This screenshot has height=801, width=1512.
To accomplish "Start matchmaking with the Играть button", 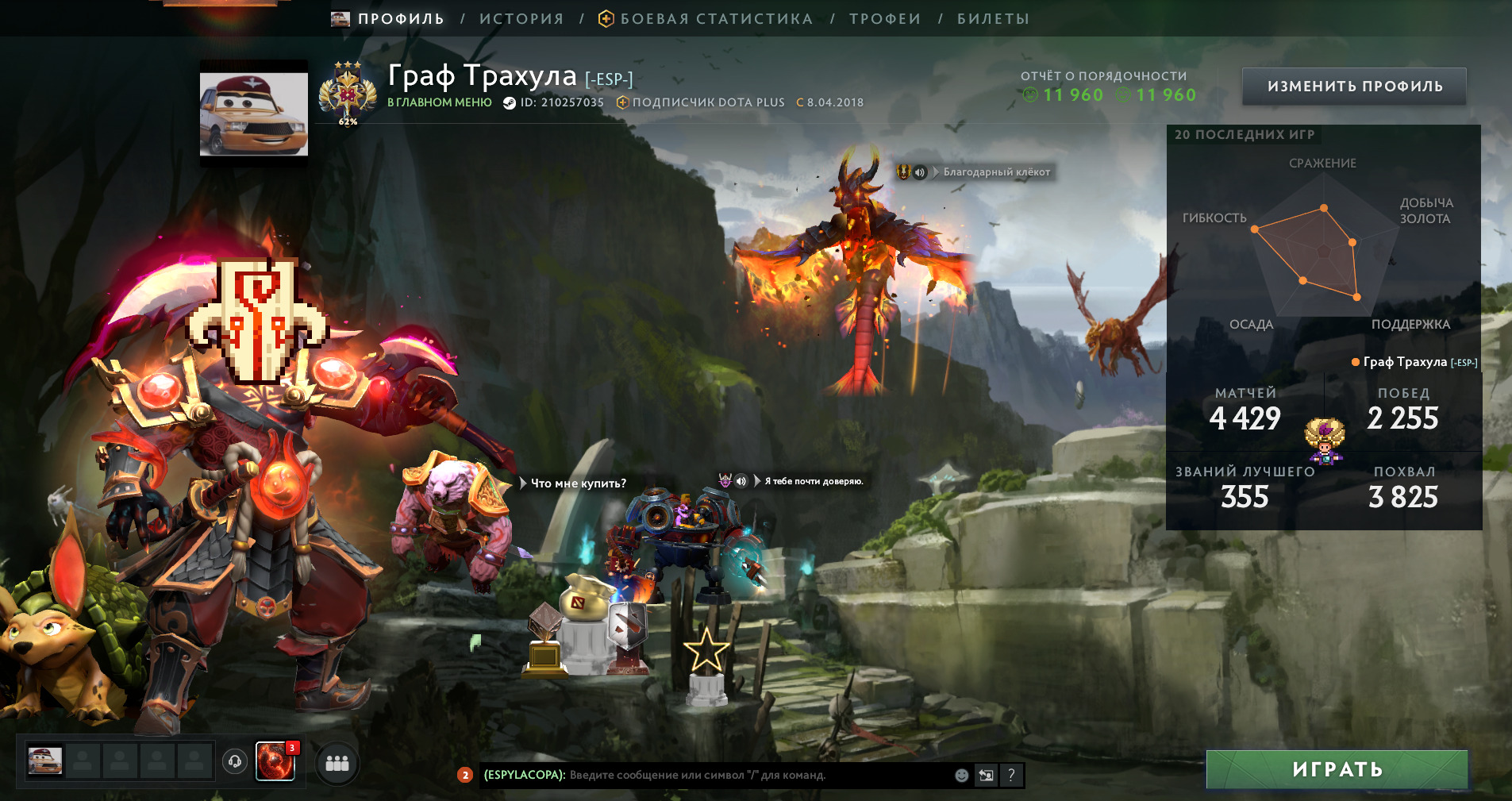I will (1337, 769).
